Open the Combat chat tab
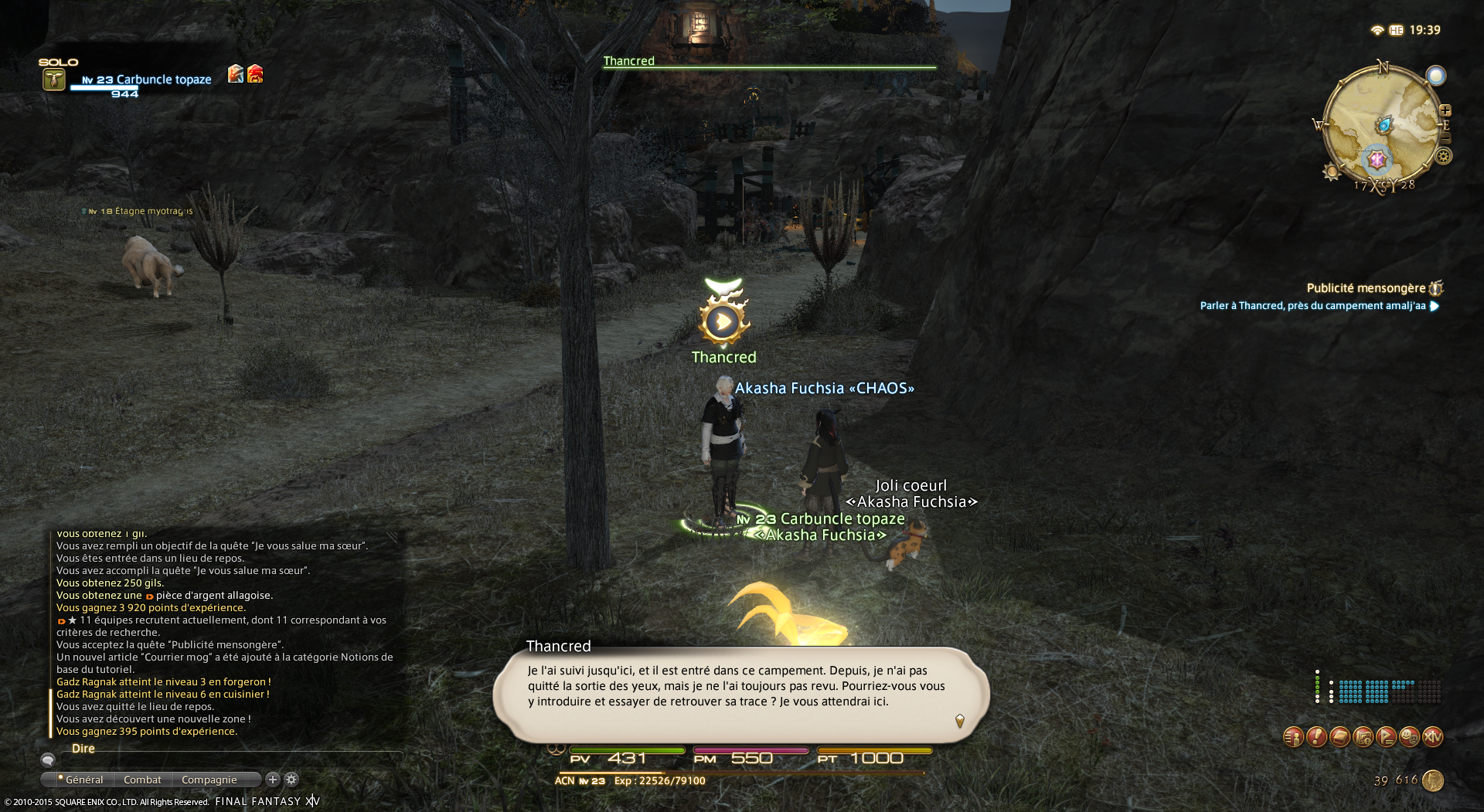 pyautogui.click(x=142, y=780)
